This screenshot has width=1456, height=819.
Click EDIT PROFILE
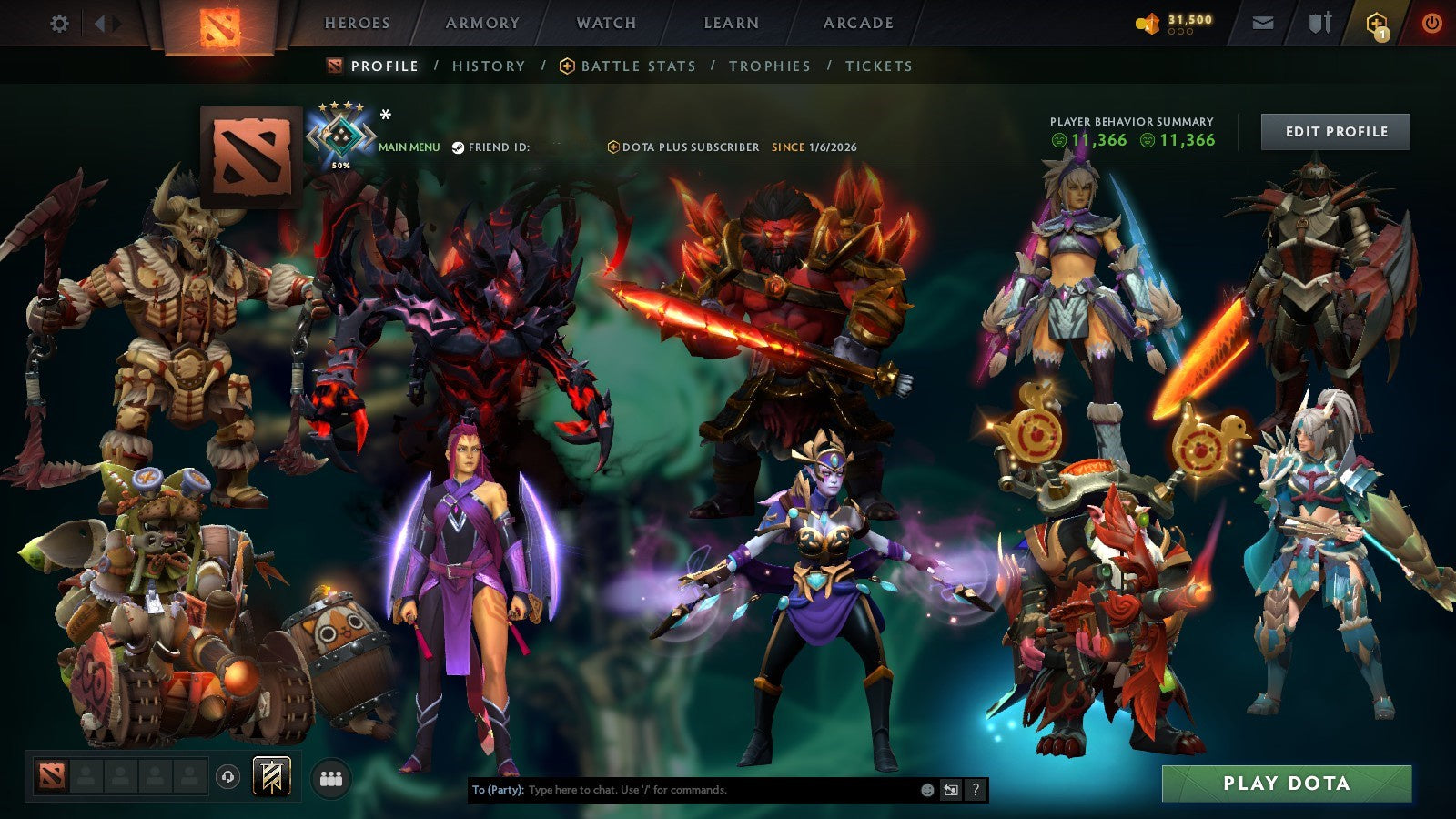tap(1334, 131)
